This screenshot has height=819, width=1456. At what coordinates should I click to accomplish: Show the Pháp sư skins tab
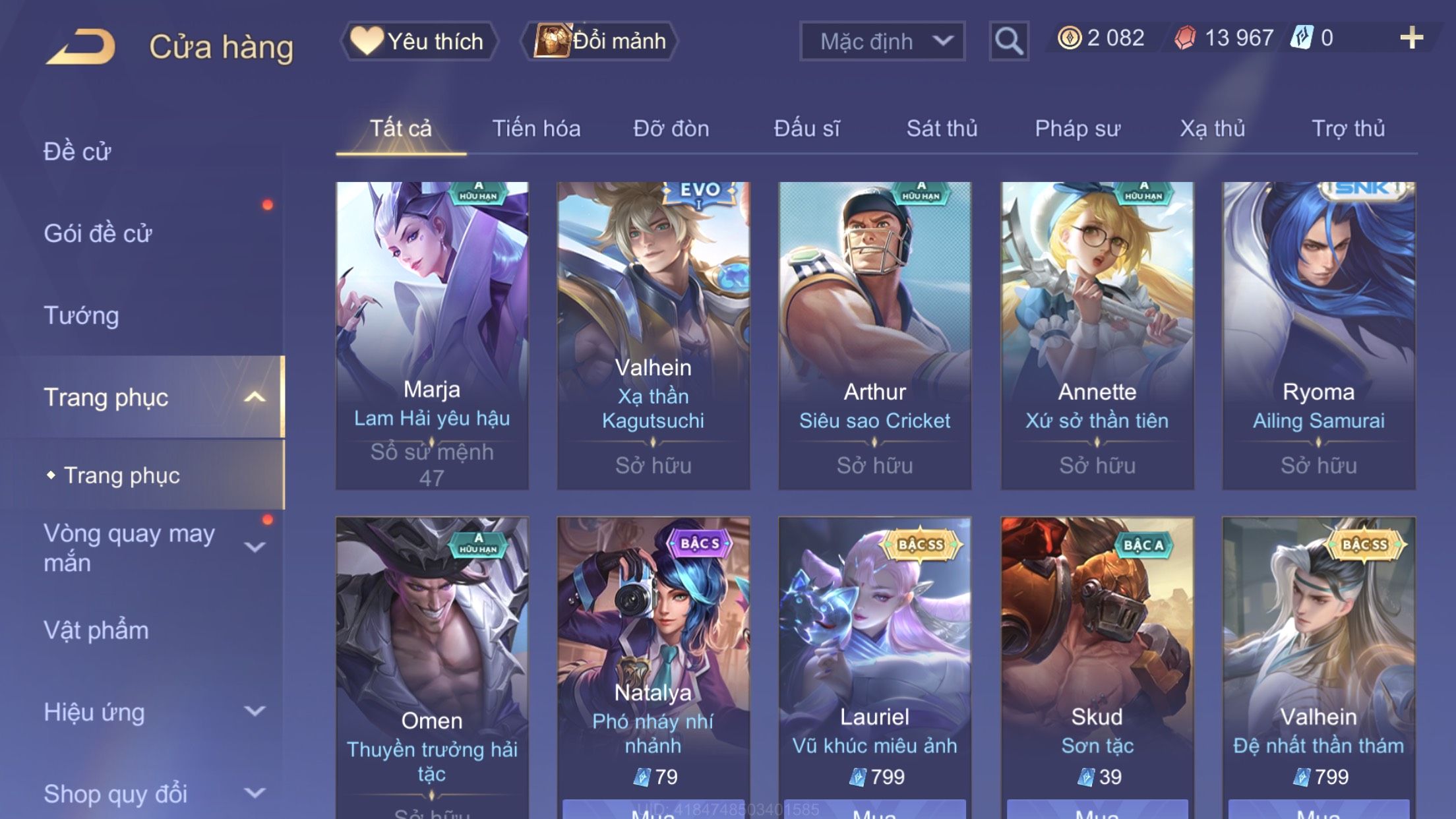click(1077, 129)
